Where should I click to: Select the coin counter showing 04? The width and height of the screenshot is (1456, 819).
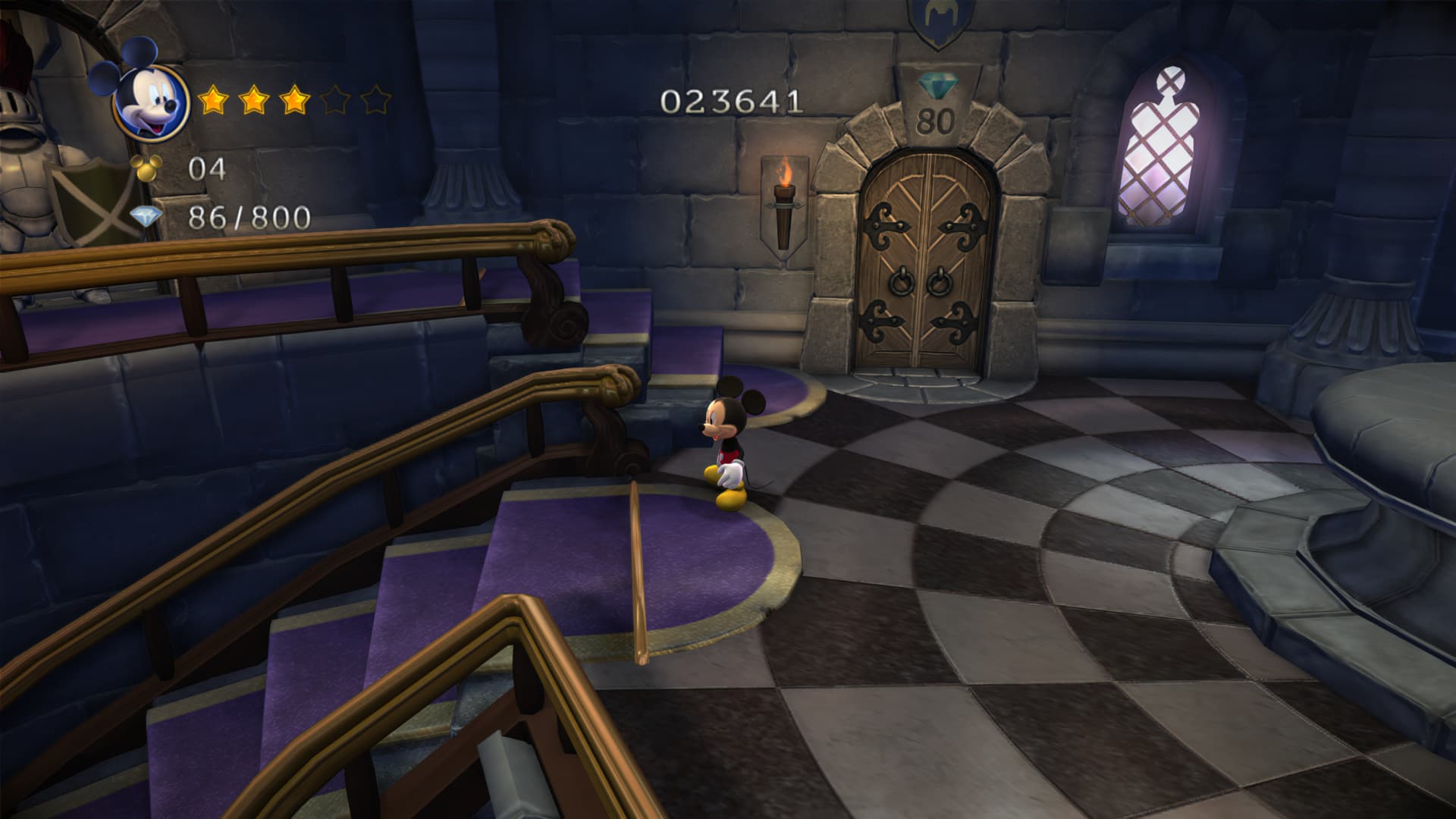tap(209, 166)
